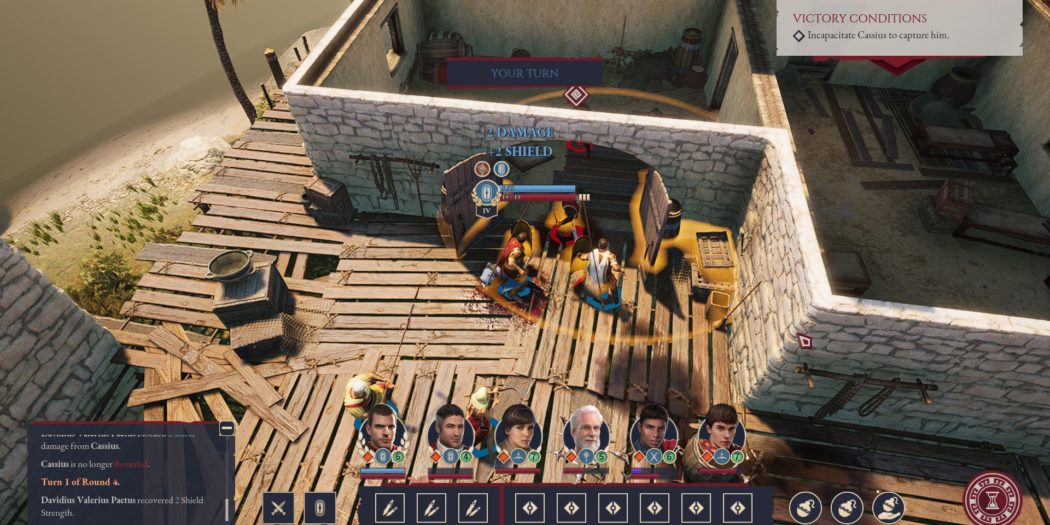Activate the shield defend action
The width and height of the screenshot is (1050, 525).
pyautogui.click(x=320, y=507)
